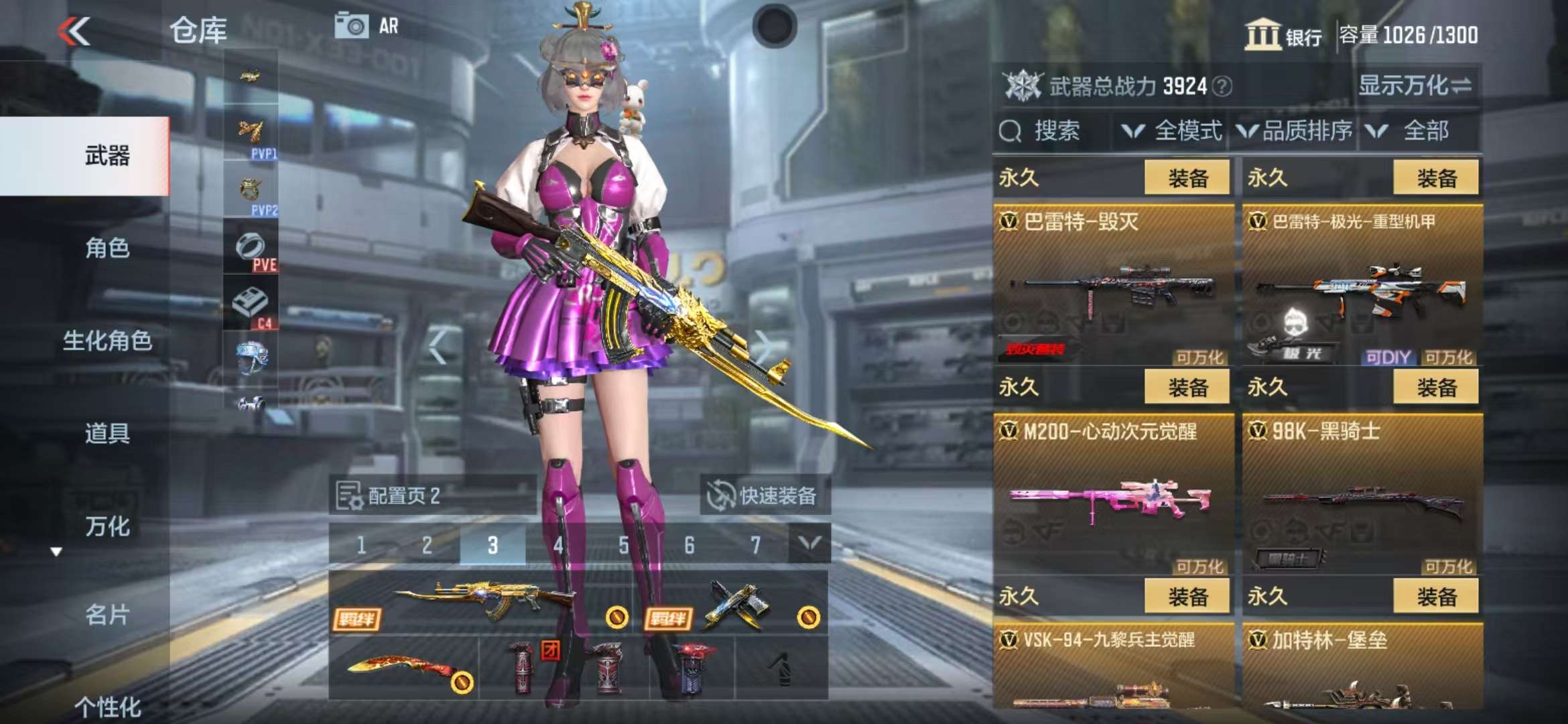The width and height of the screenshot is (1568, 724).
Task: Open the 银行 bank storage
Action: tap(1283, 35)
